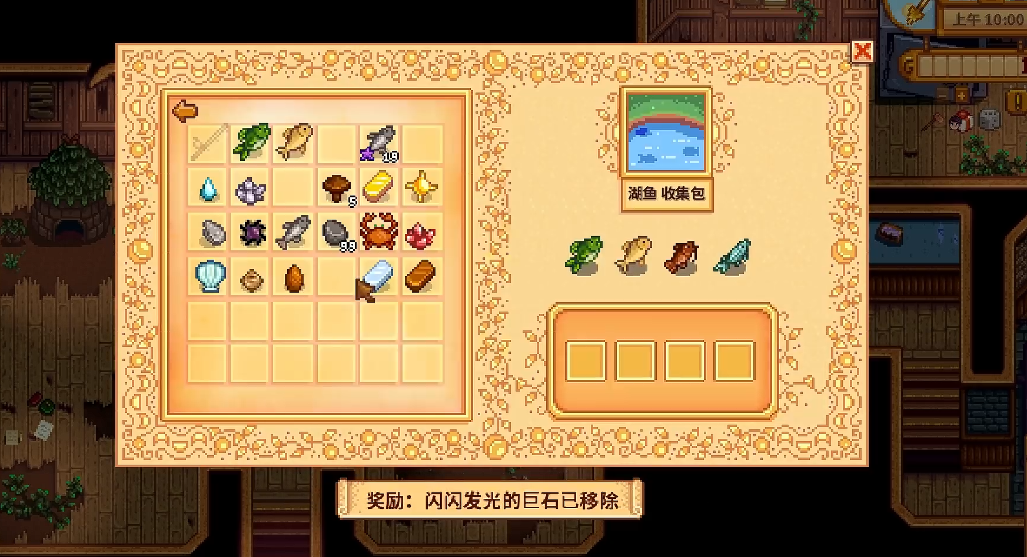The width and height of the screenshot is (1027, 557).
Task: Pick the stack of 5 mushrooms
Action: pyautogui.click(x=337, y=187)
